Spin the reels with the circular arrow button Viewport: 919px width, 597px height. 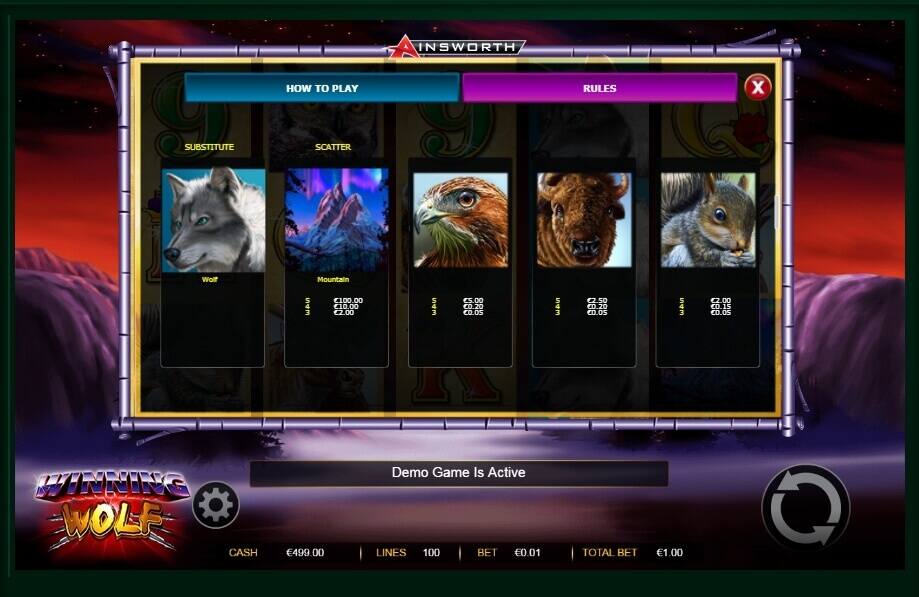click(805, 508)
